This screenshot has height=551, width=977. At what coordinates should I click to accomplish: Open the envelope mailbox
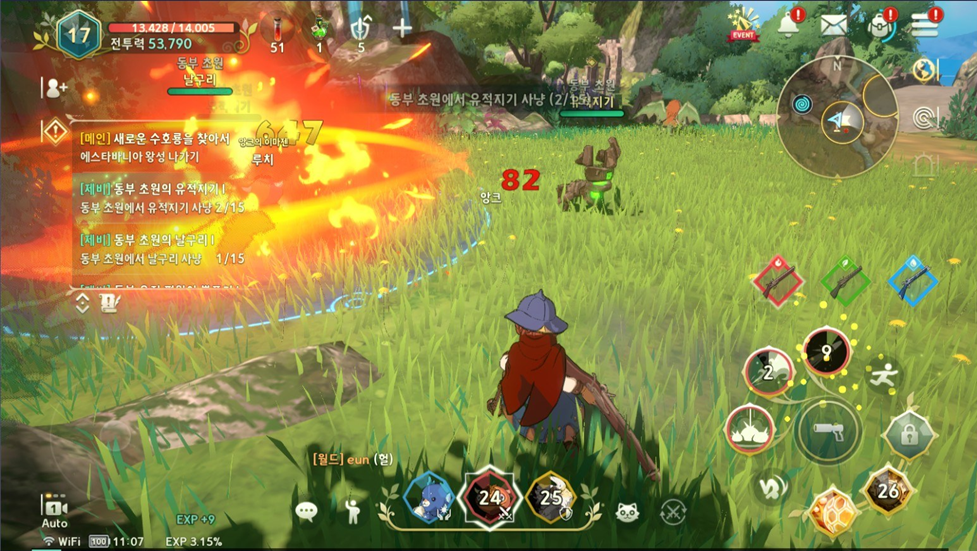click(835, 26)
